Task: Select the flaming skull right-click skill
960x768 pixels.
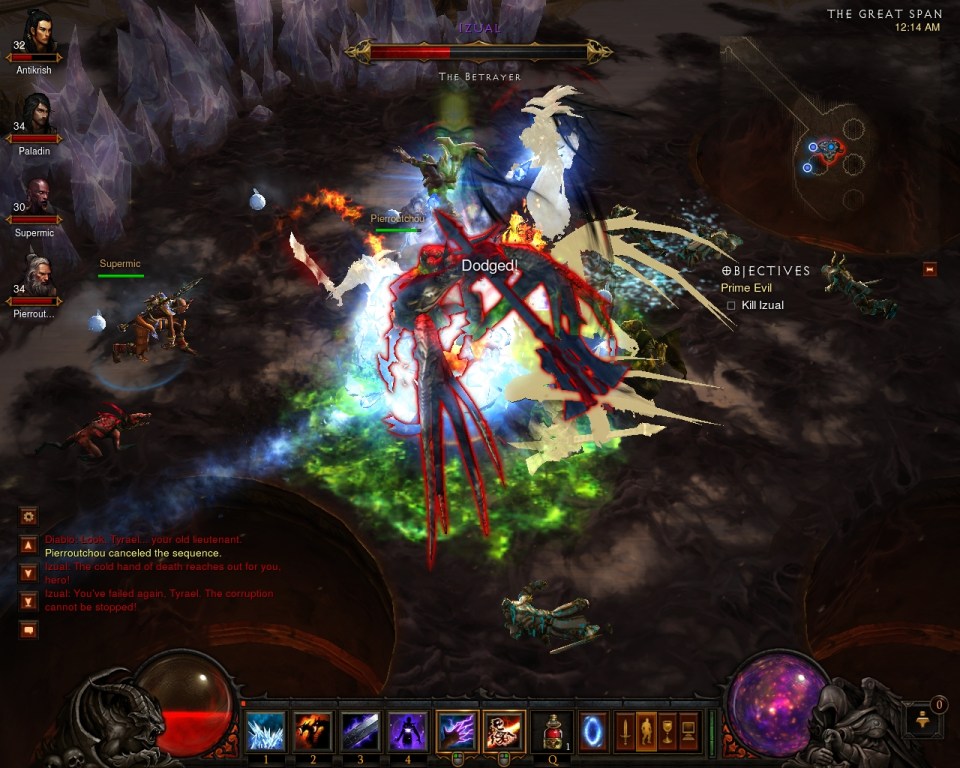Action: tap(504, 731)
